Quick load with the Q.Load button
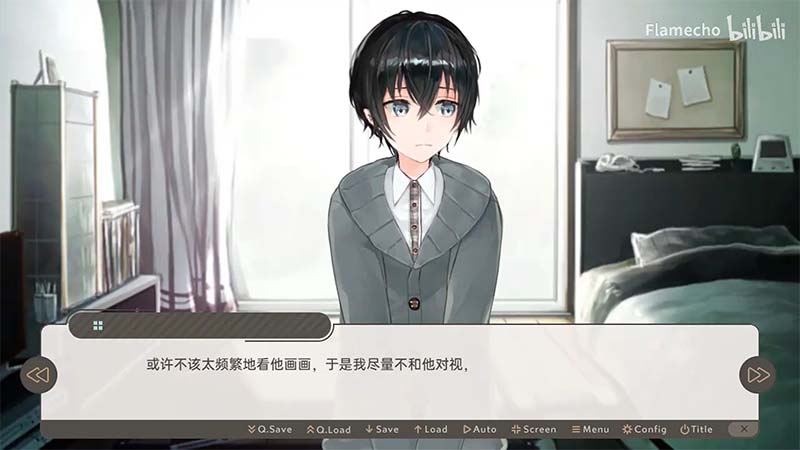 click(329, 429)
